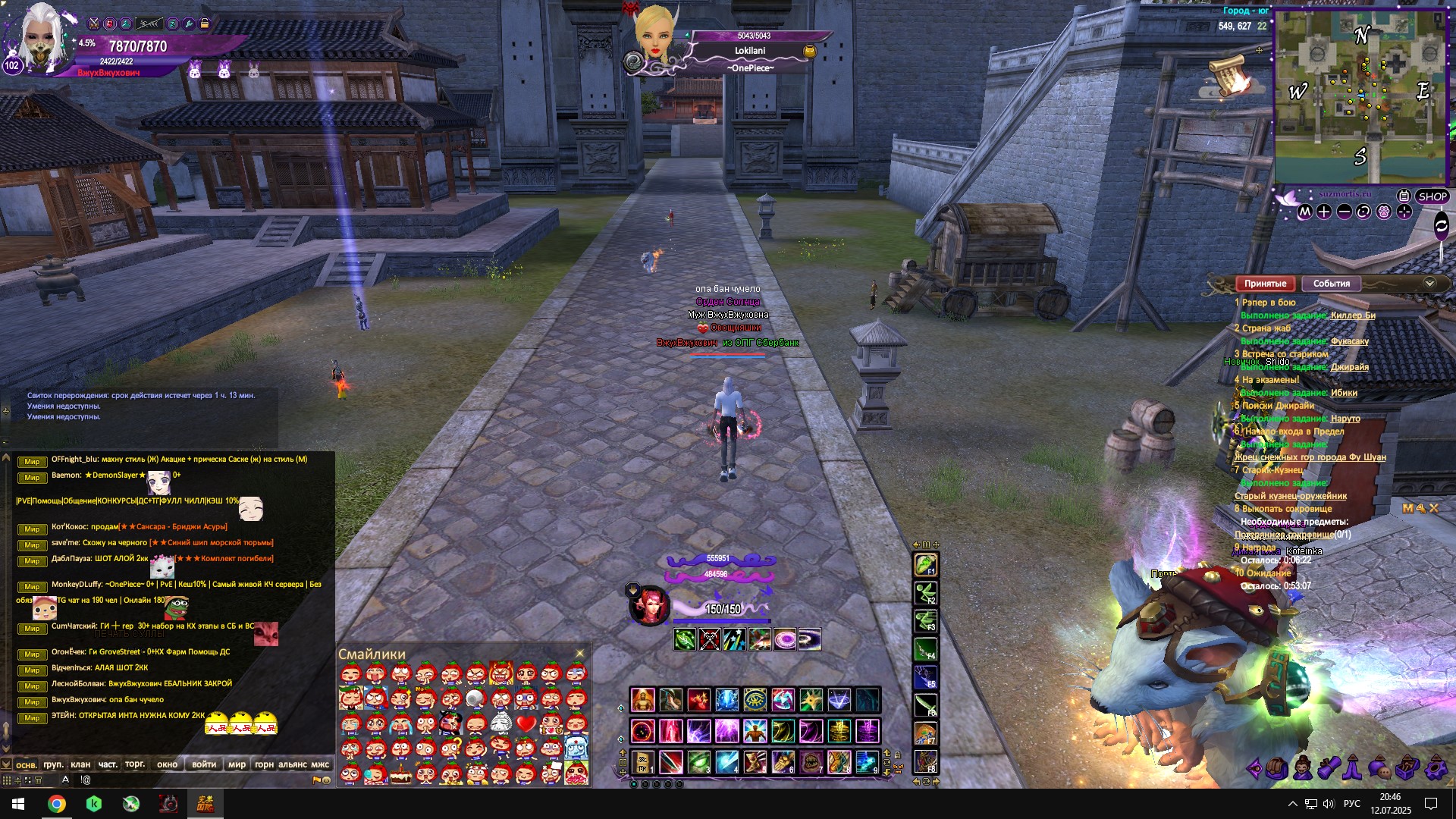This screenshot has height=819, width=1456.
Task: Switch to the События quest tab
Action: click(x=1331, y=284)
